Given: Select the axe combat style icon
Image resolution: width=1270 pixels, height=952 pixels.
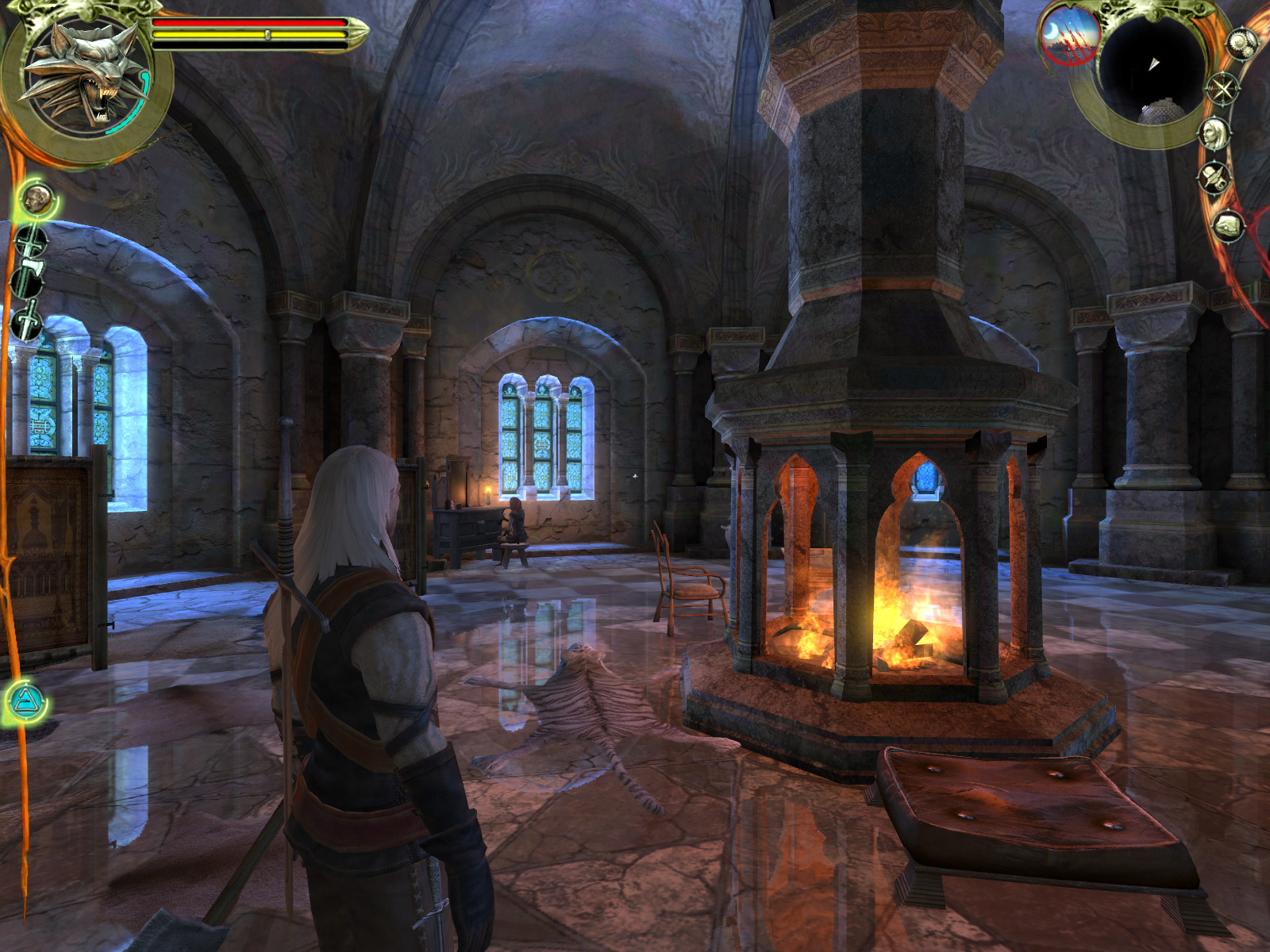Looking at the screenshot, I should (29, 278).
